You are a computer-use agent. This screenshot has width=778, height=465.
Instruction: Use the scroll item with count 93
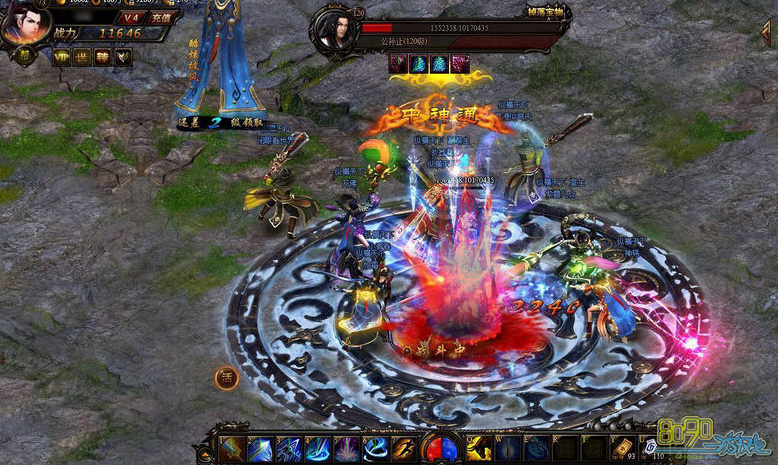tap(622, 449)
